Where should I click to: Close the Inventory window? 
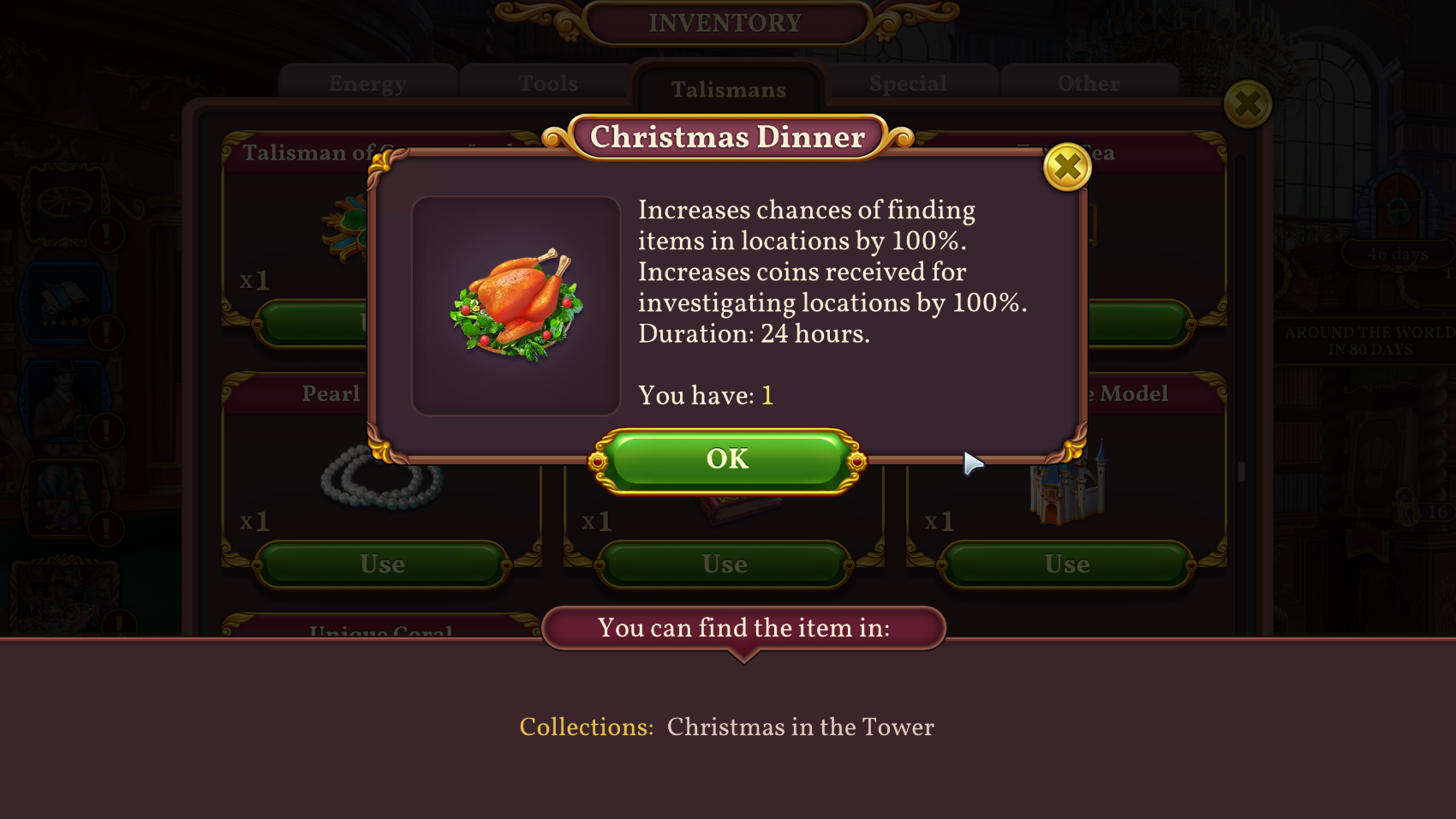pos(1247,105)
